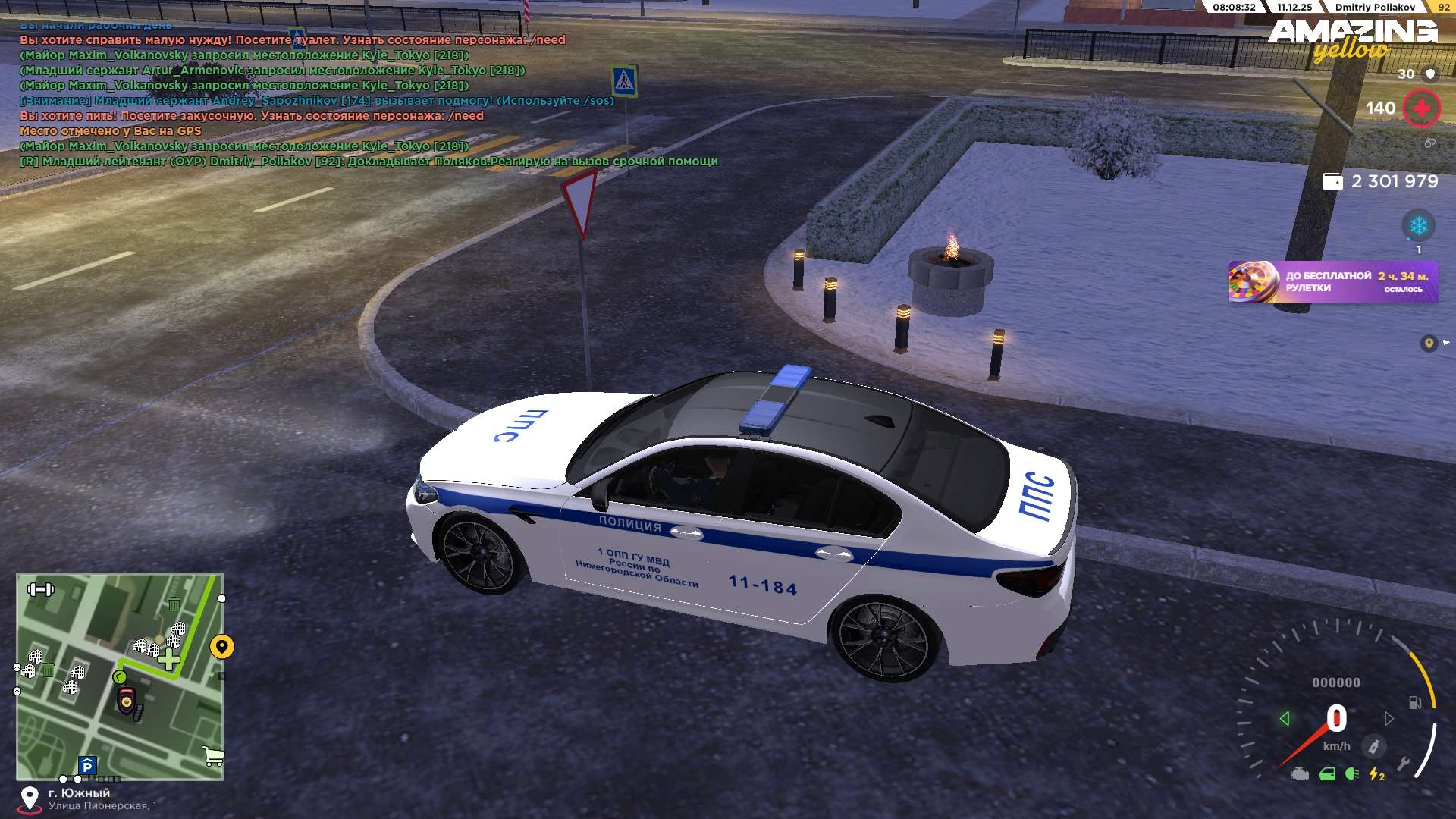Click the wallet money icon
Viewport: 1456px width, 819px height.
[1332, 182]
